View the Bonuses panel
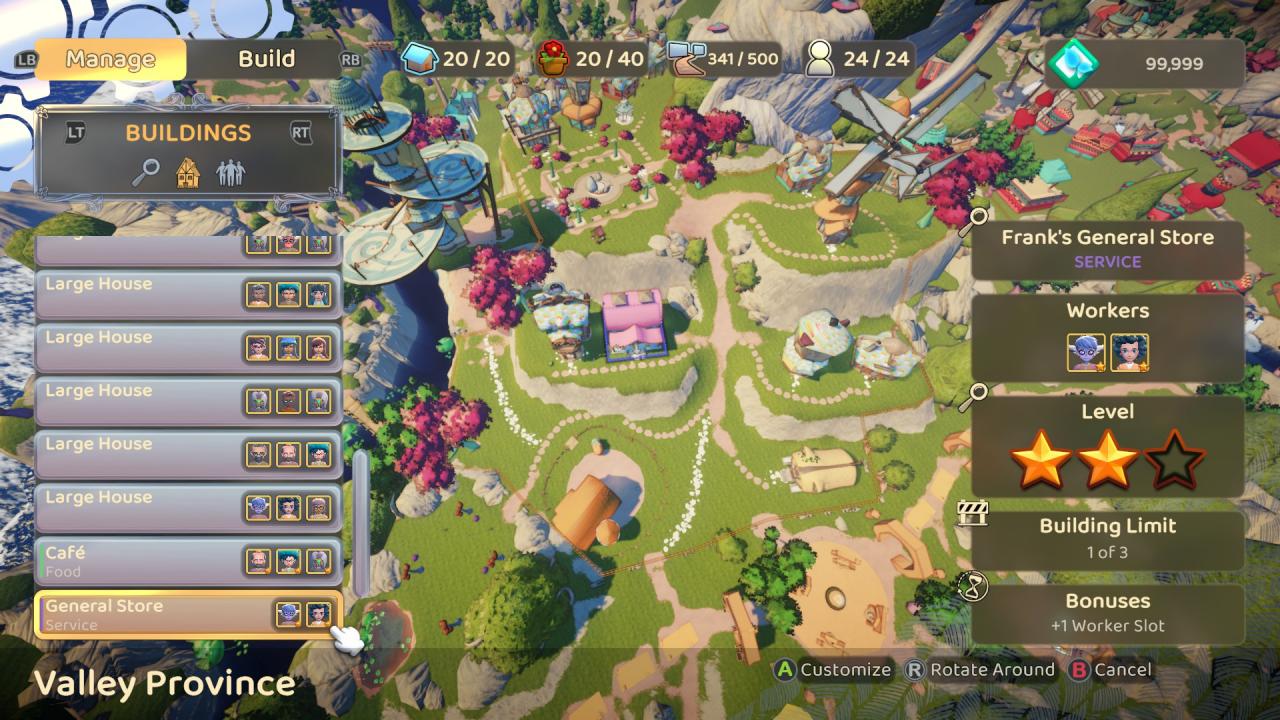The image size is (1280, 720). (x=1107, y=612)
